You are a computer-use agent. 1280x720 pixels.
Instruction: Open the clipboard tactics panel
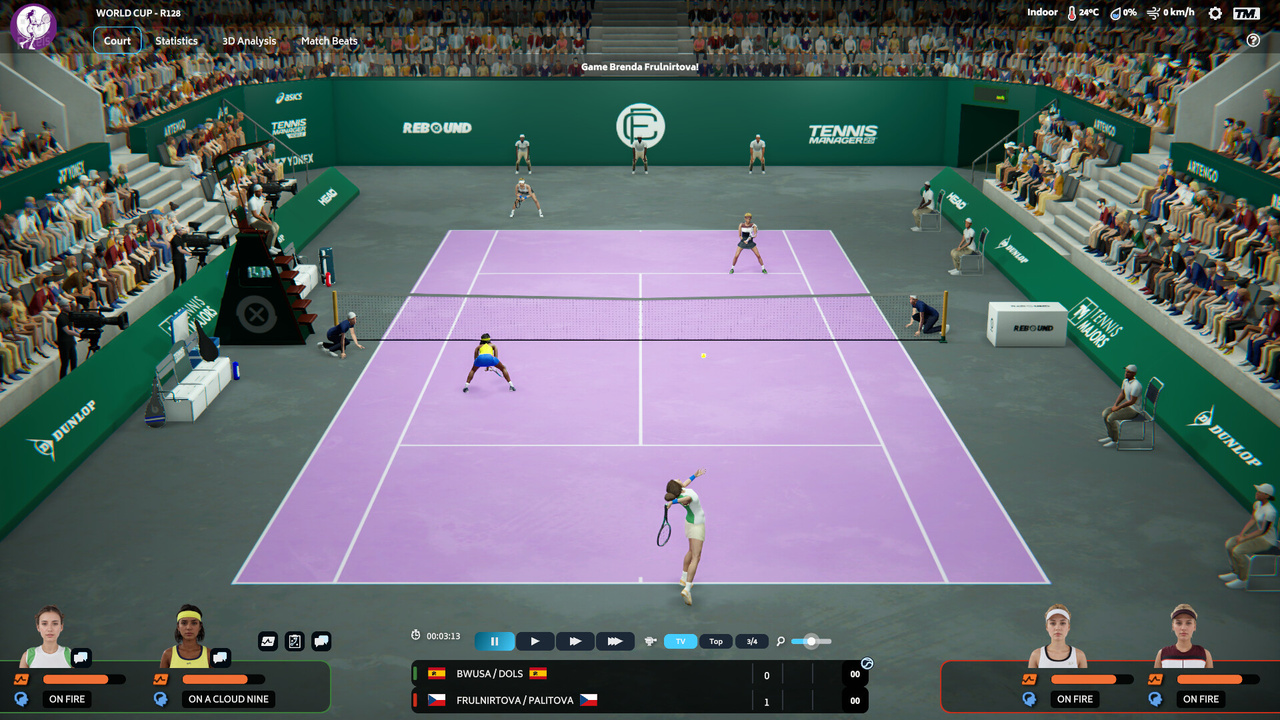point(294,641)
